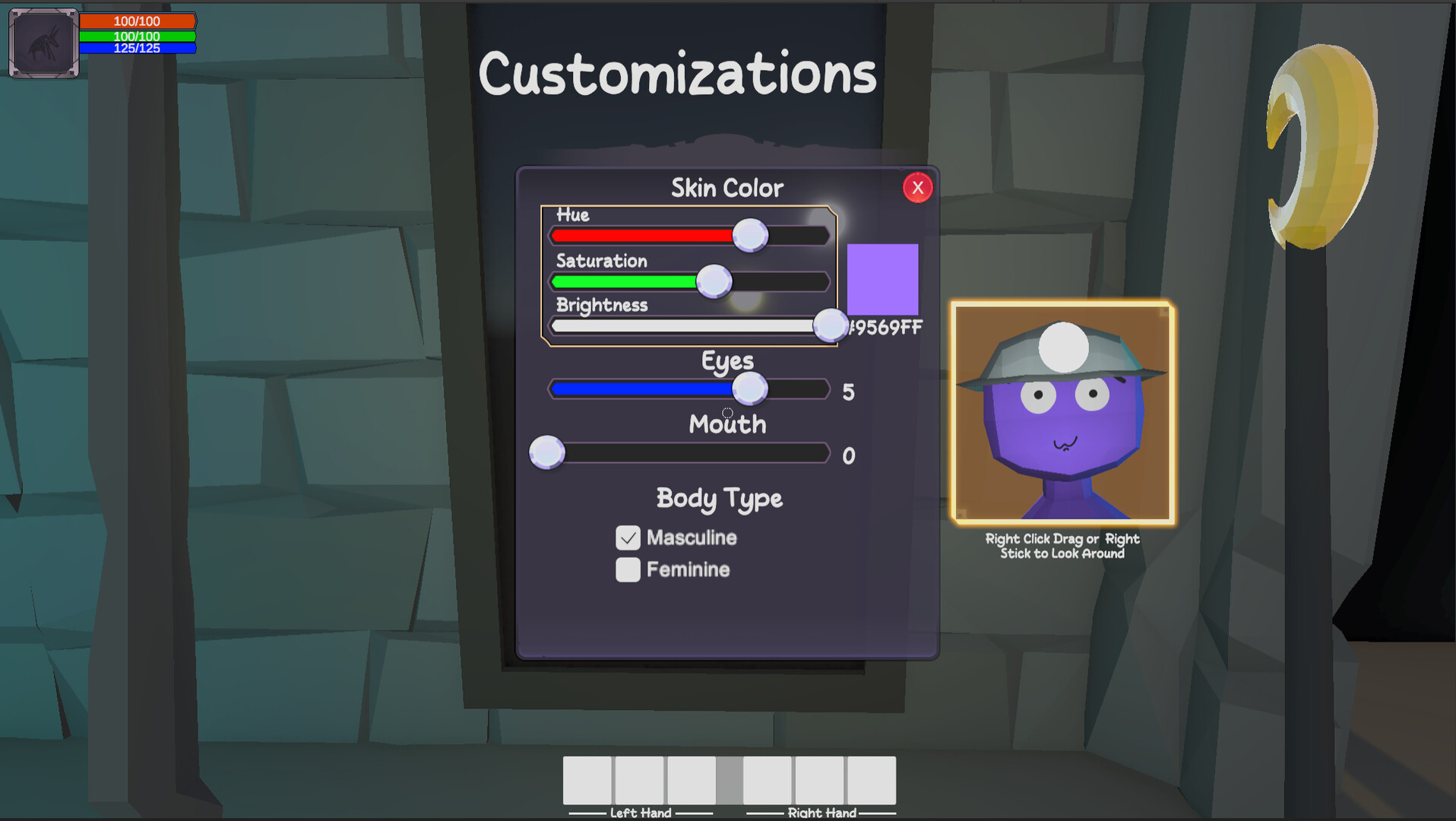Image resolution: width=1456 pixels, height=821 pixels.
Task: Select the first Left Hand hotbar slot
Action: (x=587, y=782)
